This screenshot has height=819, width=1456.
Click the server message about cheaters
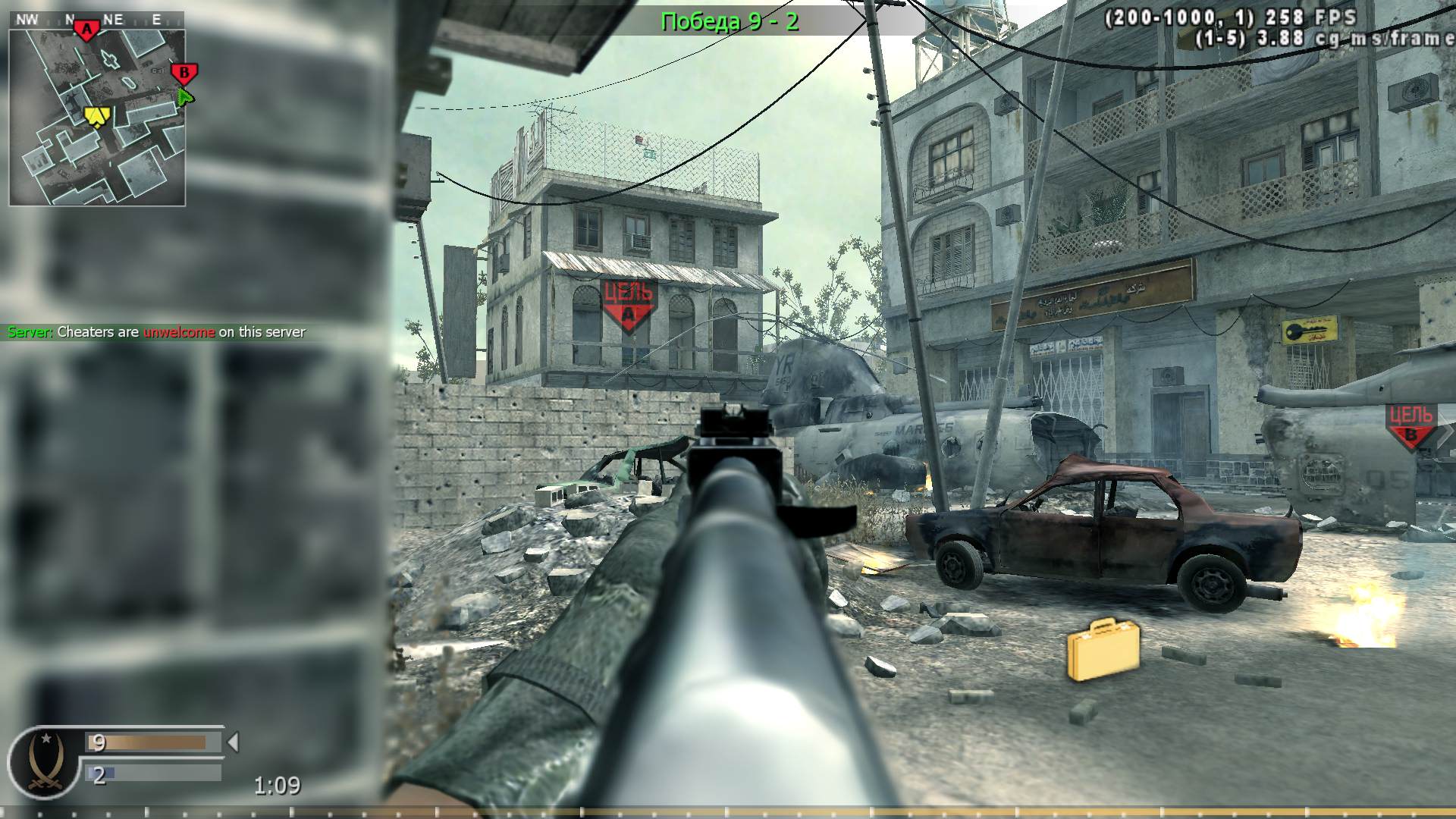(155, 331)
